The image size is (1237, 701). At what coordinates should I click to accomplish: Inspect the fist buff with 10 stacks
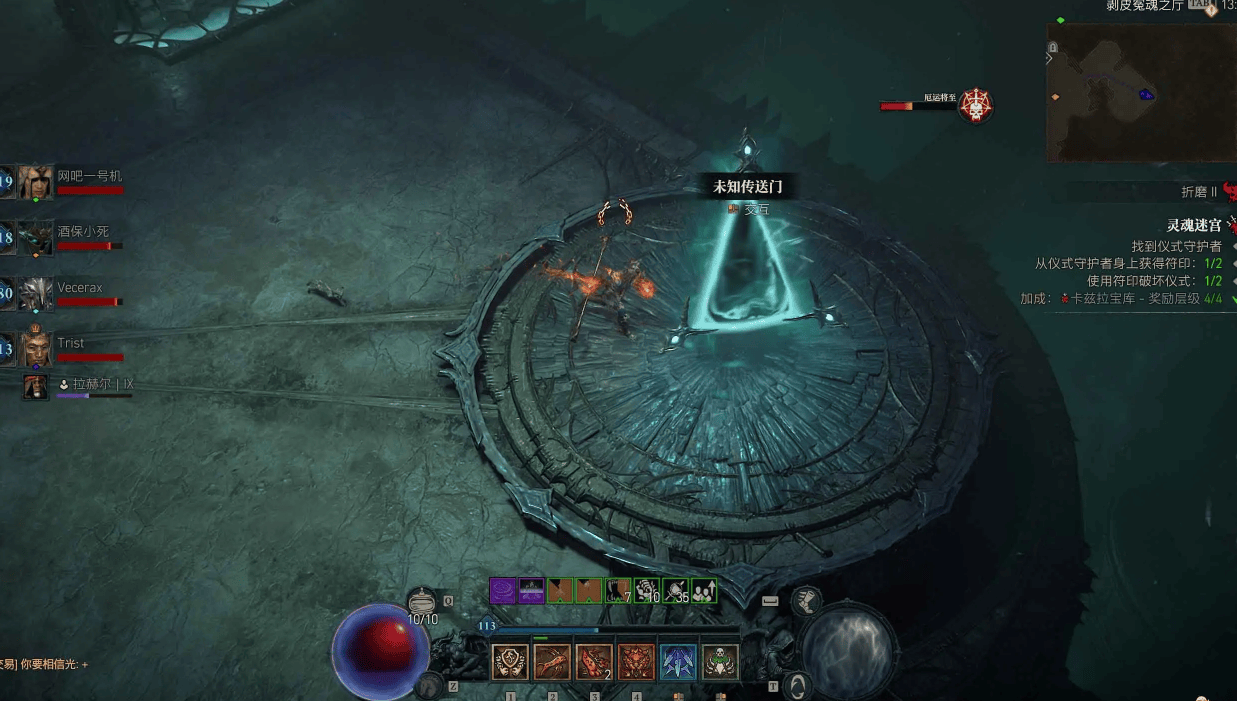pos(647,591)
